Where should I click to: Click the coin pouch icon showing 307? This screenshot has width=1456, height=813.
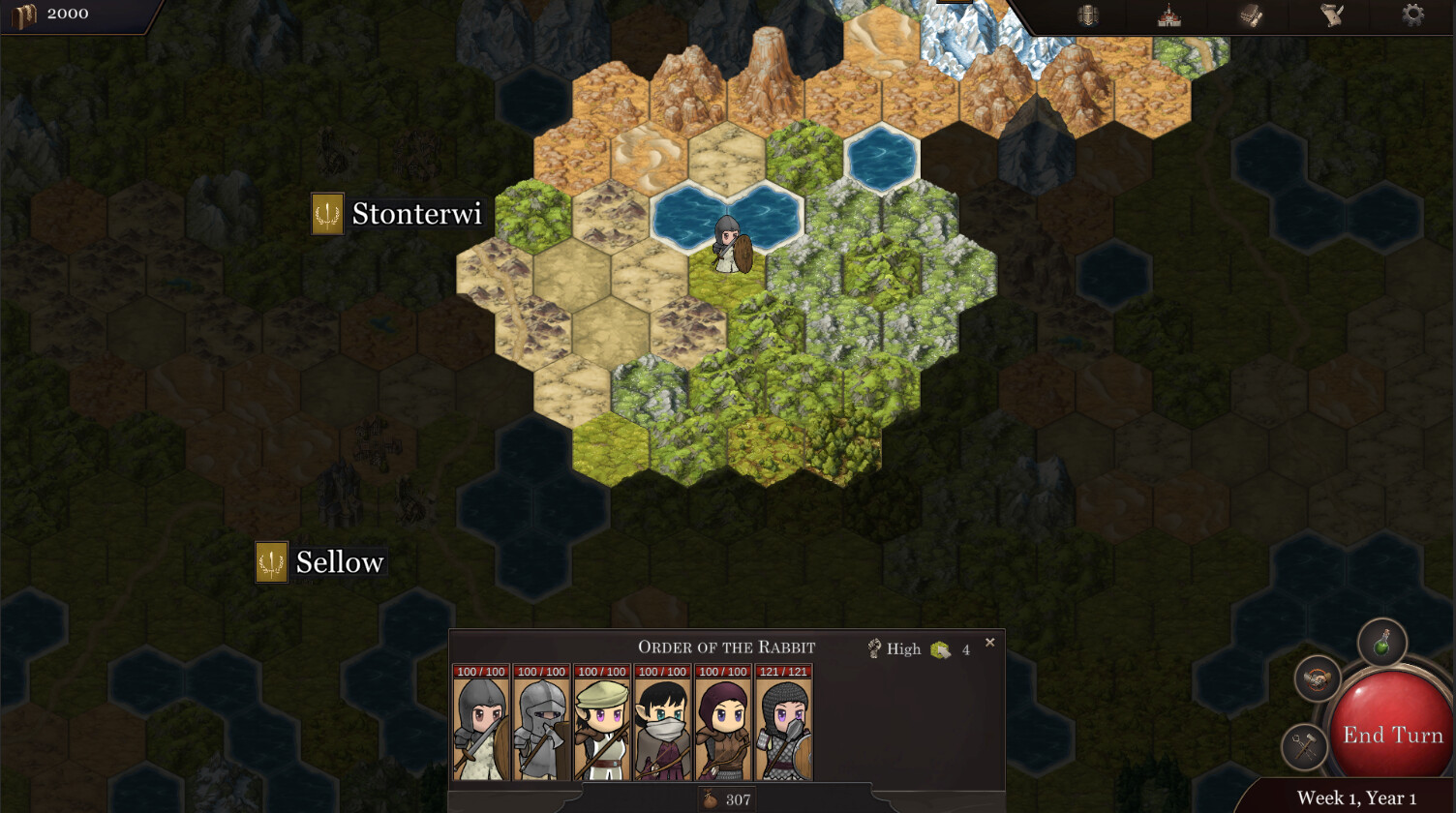pos(710,799)
